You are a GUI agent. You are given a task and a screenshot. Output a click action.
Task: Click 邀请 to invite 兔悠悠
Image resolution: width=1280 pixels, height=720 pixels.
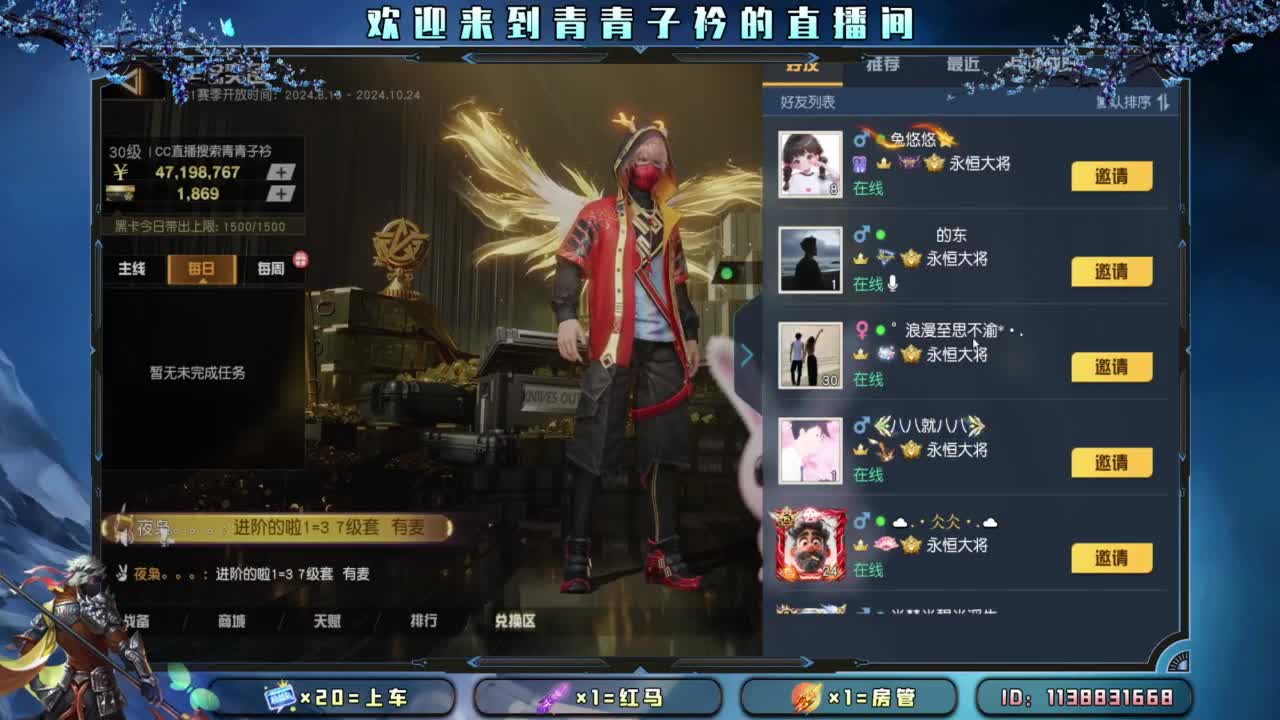click(x=1113, y=176)
